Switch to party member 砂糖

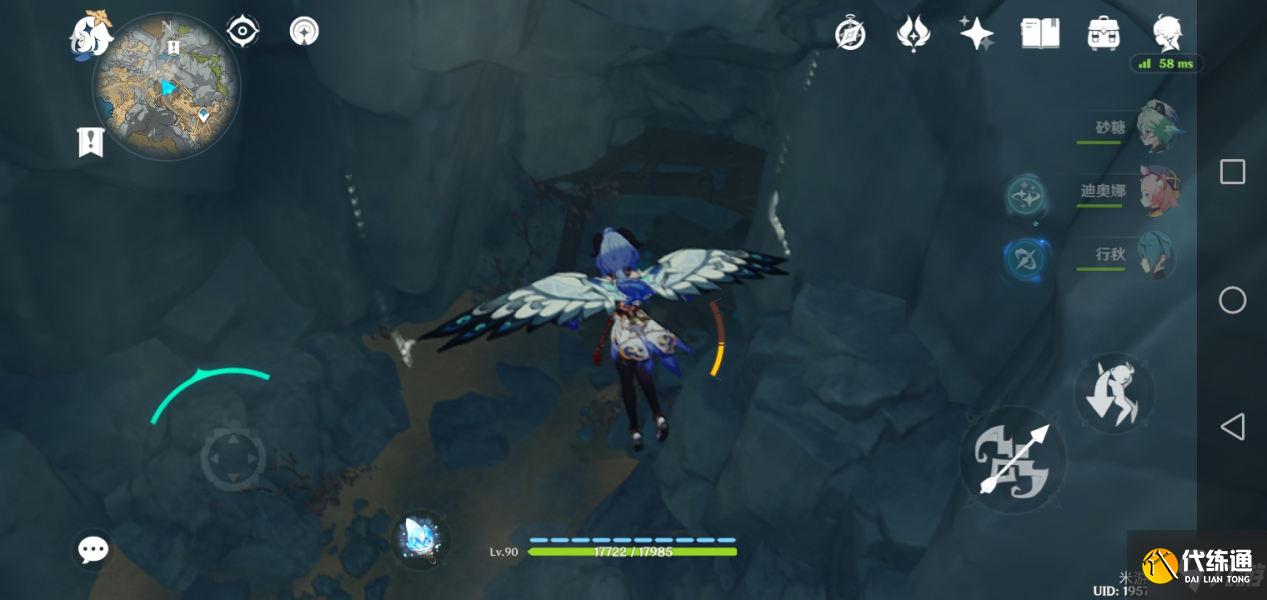coord(1158,128)
